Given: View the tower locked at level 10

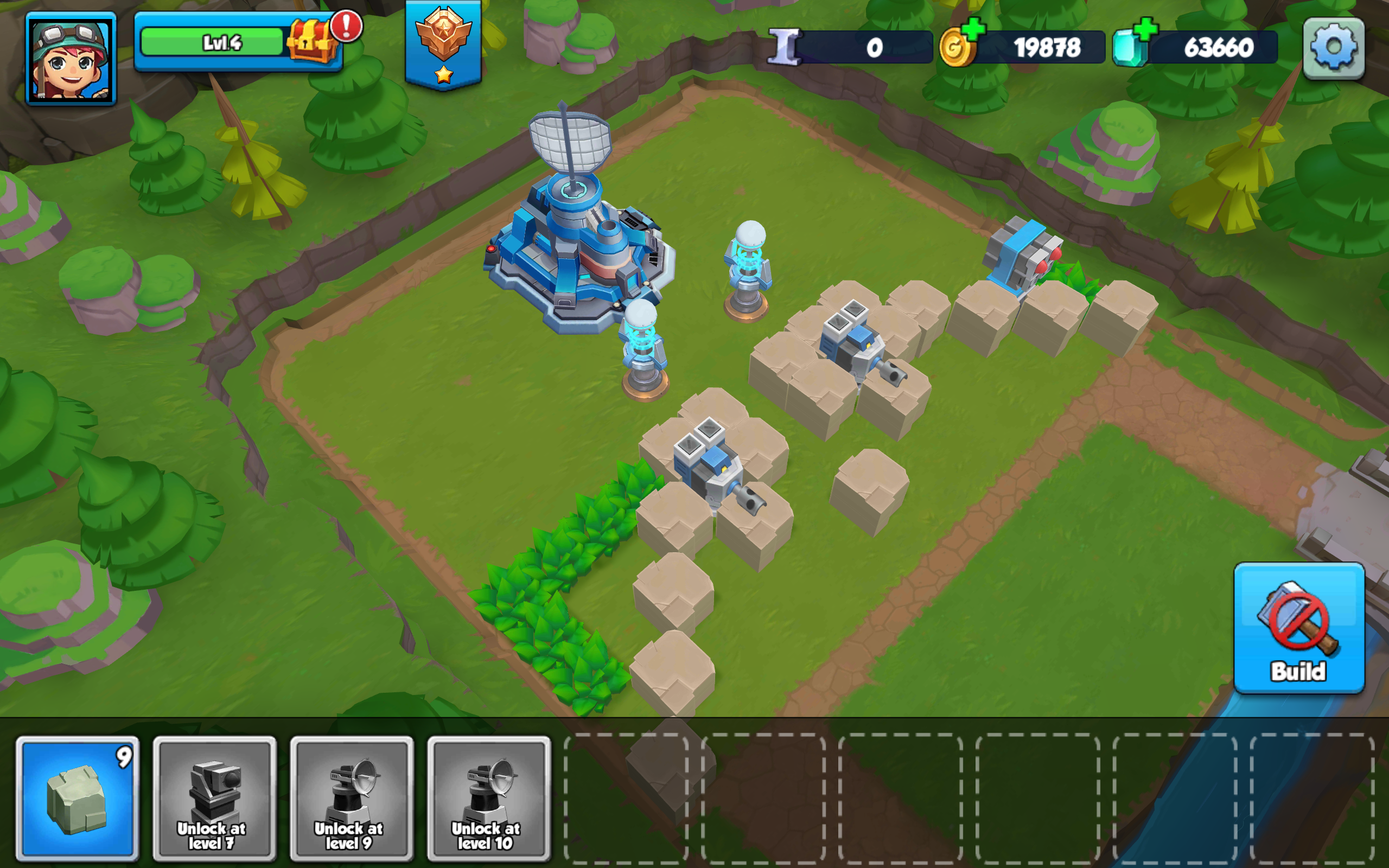Looking at the screenshot, I should [x=487, y=797].
